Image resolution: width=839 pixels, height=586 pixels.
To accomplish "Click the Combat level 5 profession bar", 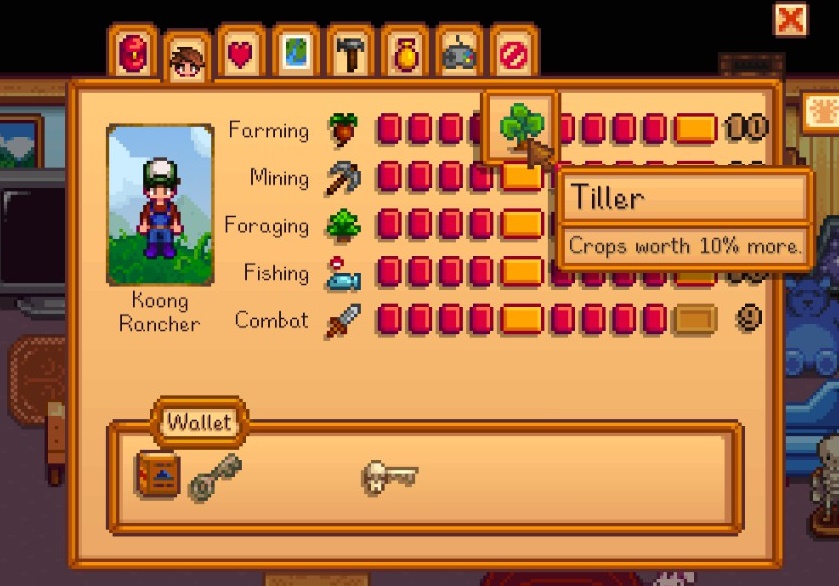I will (521, 321).
